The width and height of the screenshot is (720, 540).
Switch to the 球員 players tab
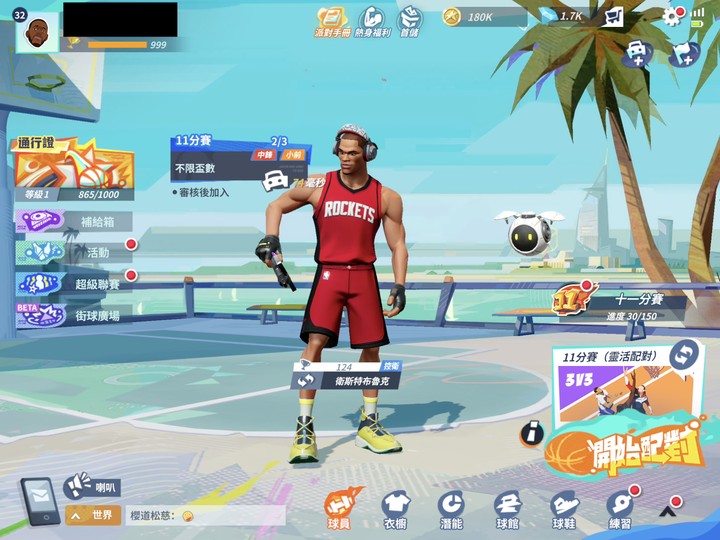coord(339,509)
